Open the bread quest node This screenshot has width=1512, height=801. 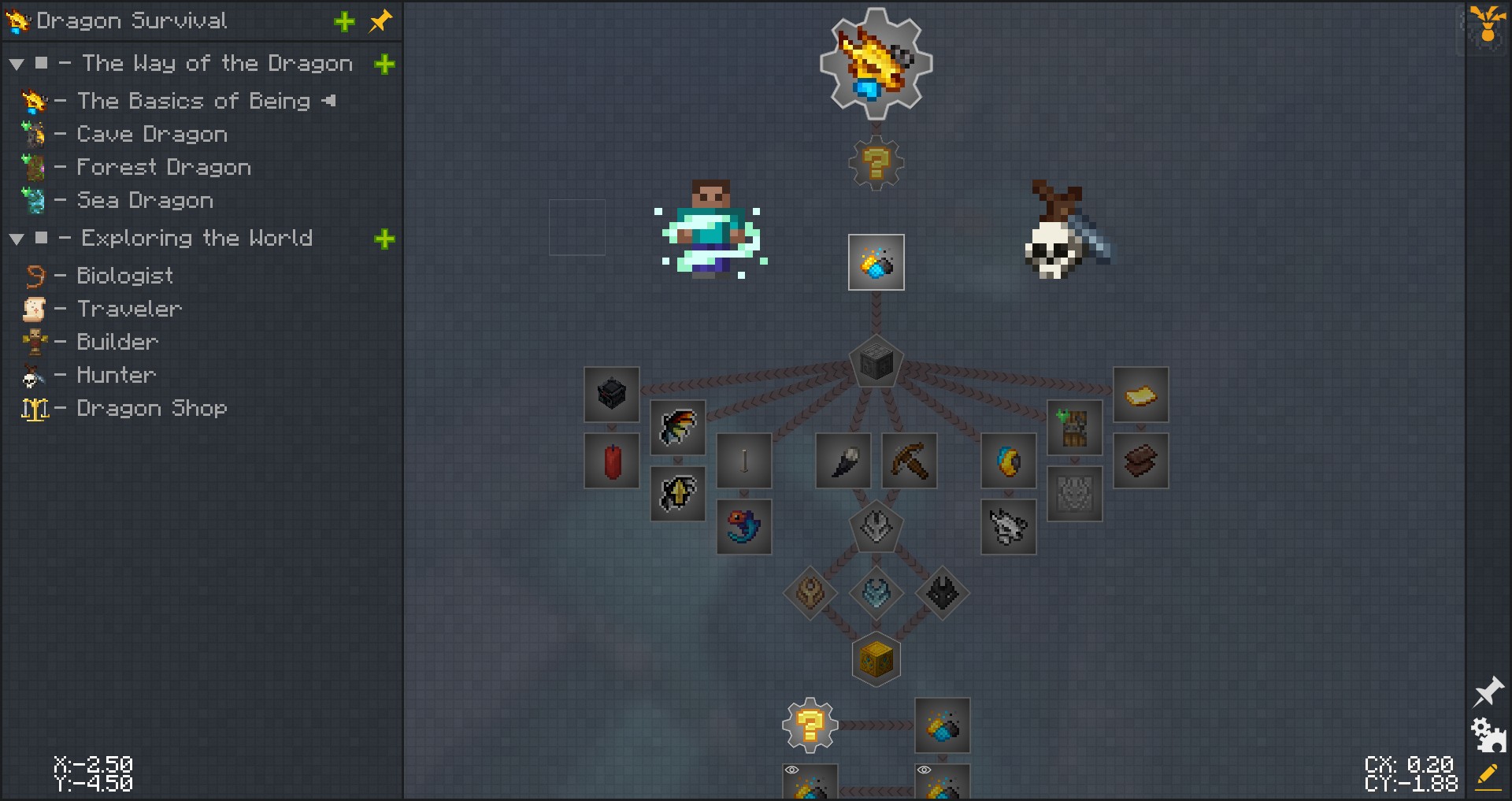[x=1140, y=395]
